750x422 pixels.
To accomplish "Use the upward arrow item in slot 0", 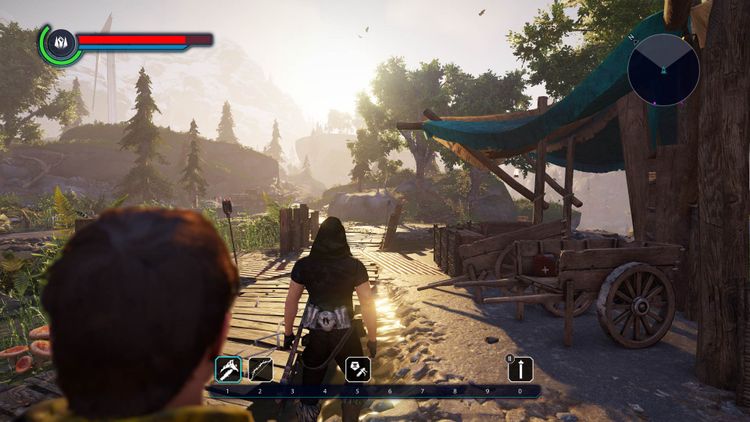I will (x=520, y=369).
